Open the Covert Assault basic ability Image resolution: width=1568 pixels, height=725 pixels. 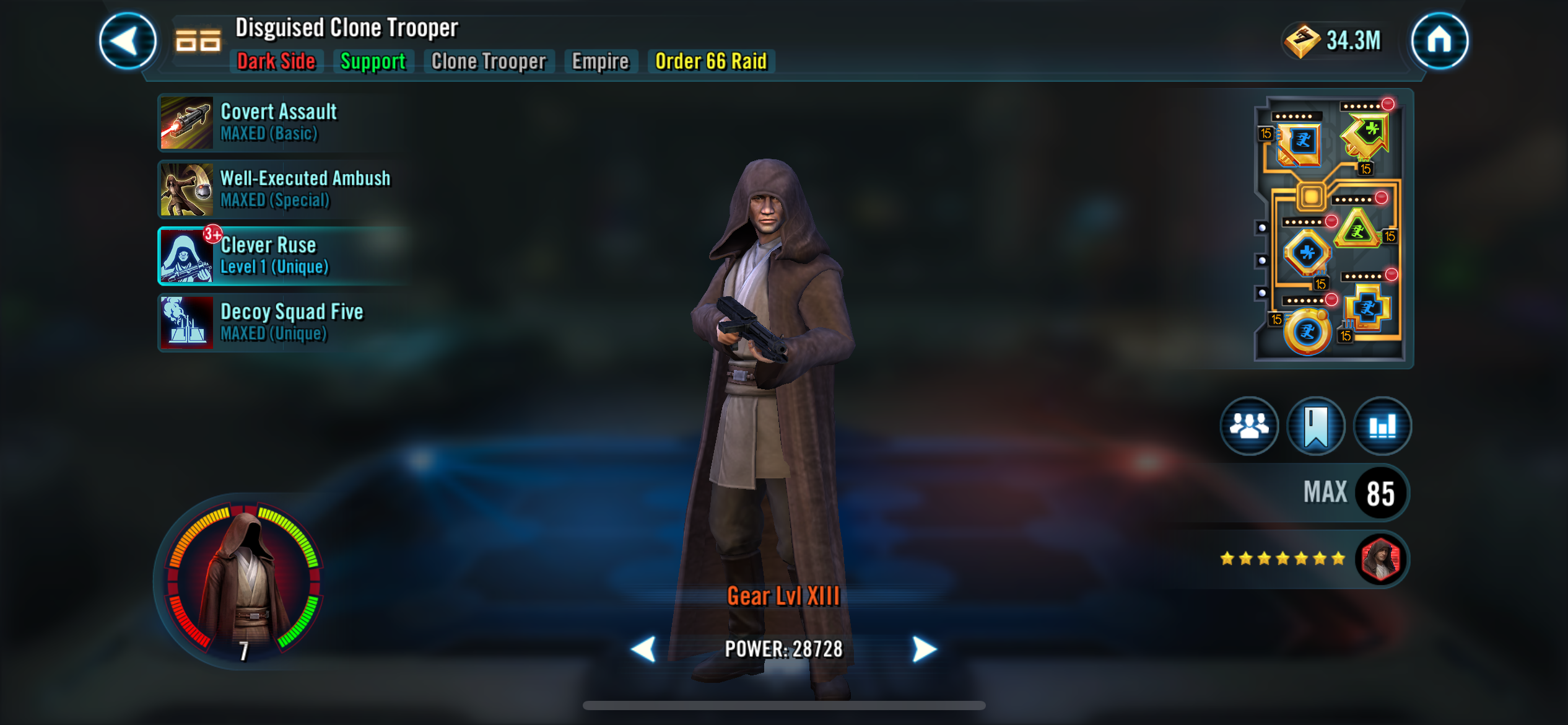click(x=279, y=122)
